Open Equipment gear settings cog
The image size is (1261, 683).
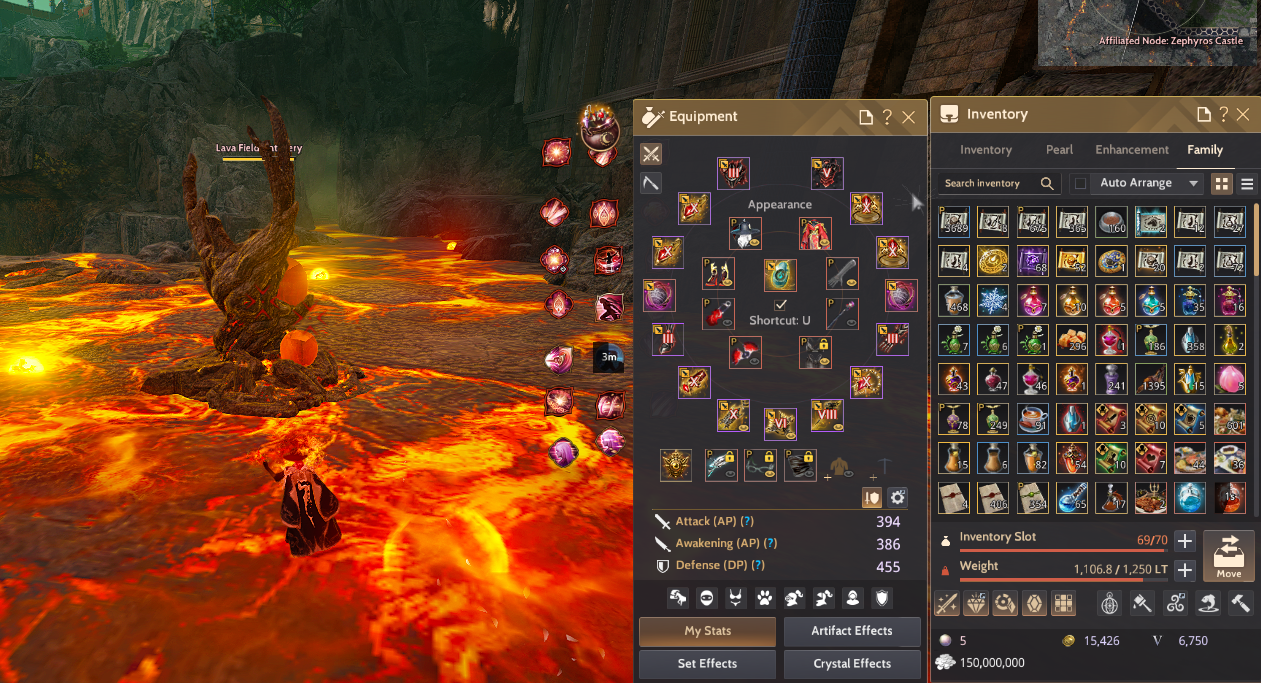click(897, 497)
